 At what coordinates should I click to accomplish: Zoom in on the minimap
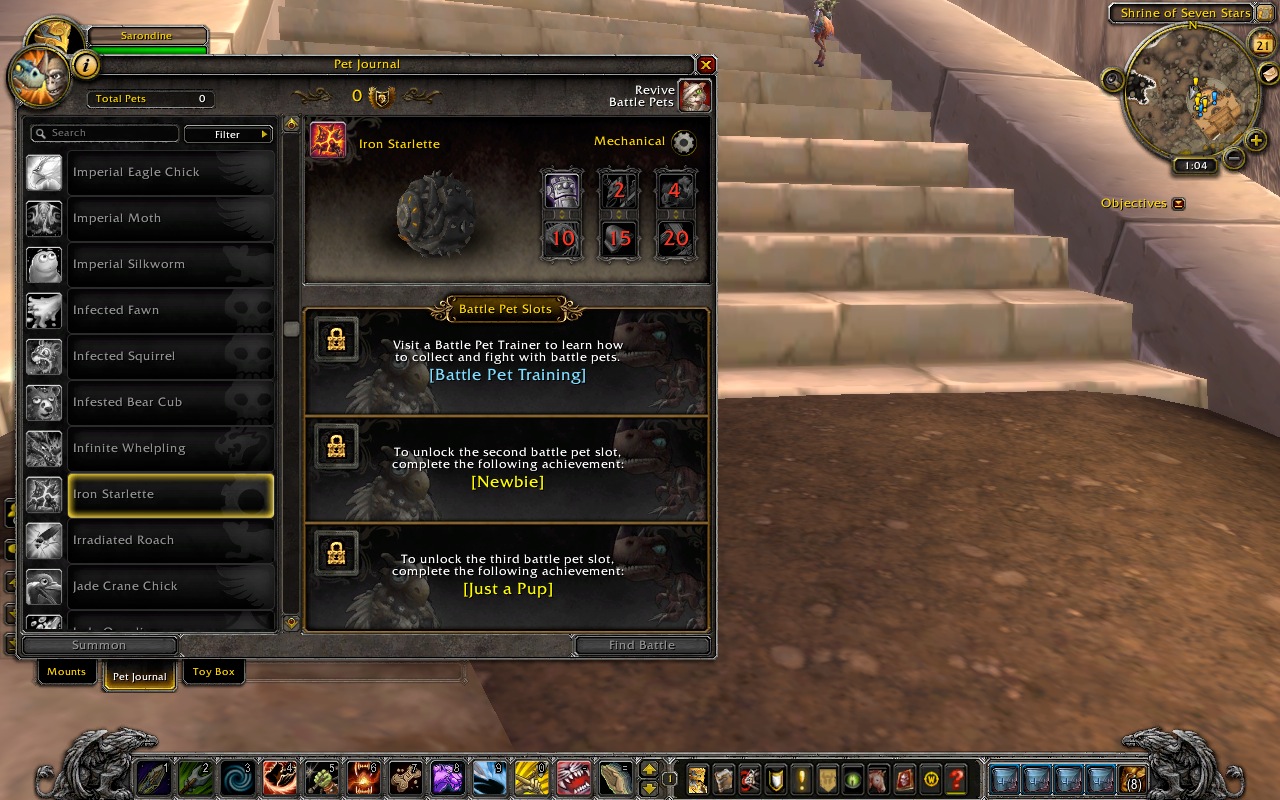(x=1256, y=140)
